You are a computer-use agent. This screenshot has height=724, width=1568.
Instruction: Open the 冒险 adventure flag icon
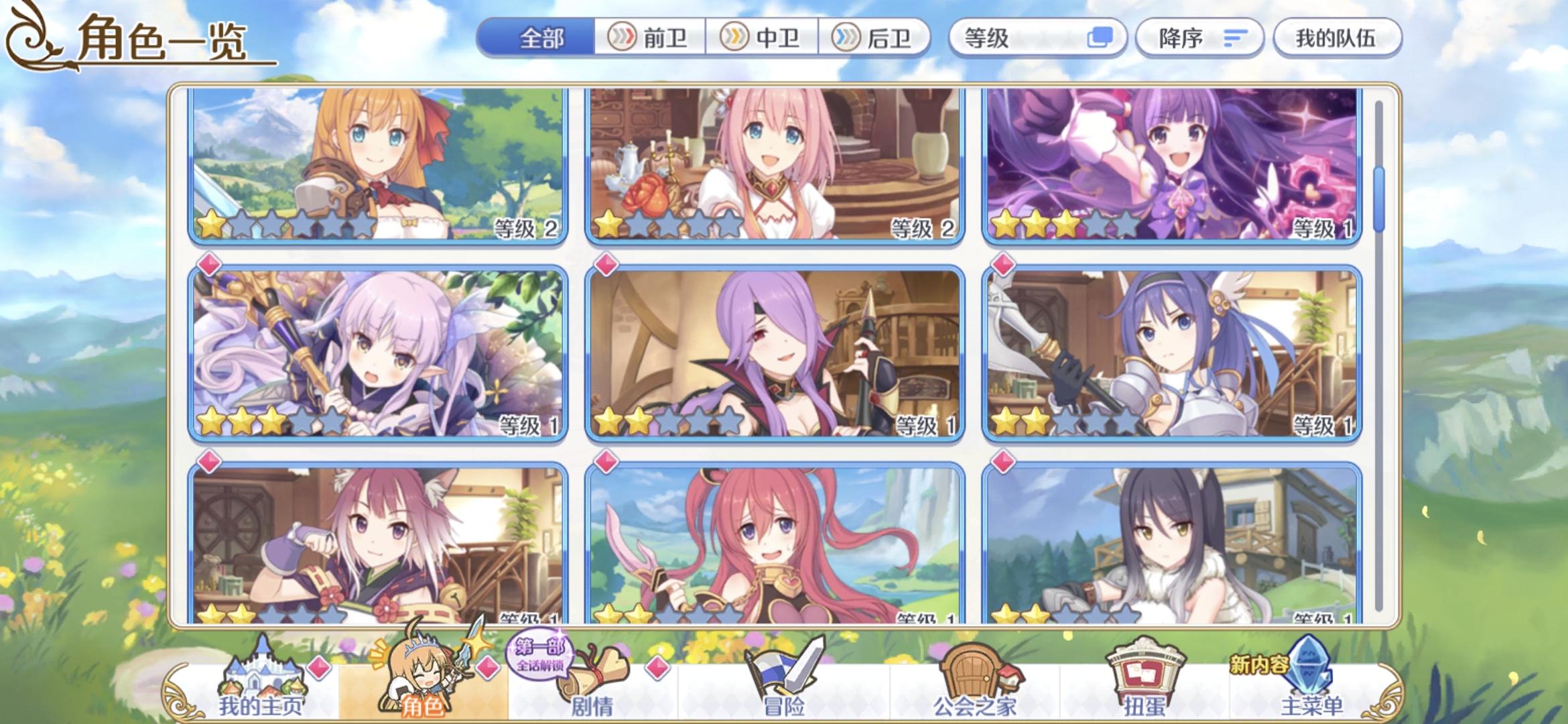(781, 670)
